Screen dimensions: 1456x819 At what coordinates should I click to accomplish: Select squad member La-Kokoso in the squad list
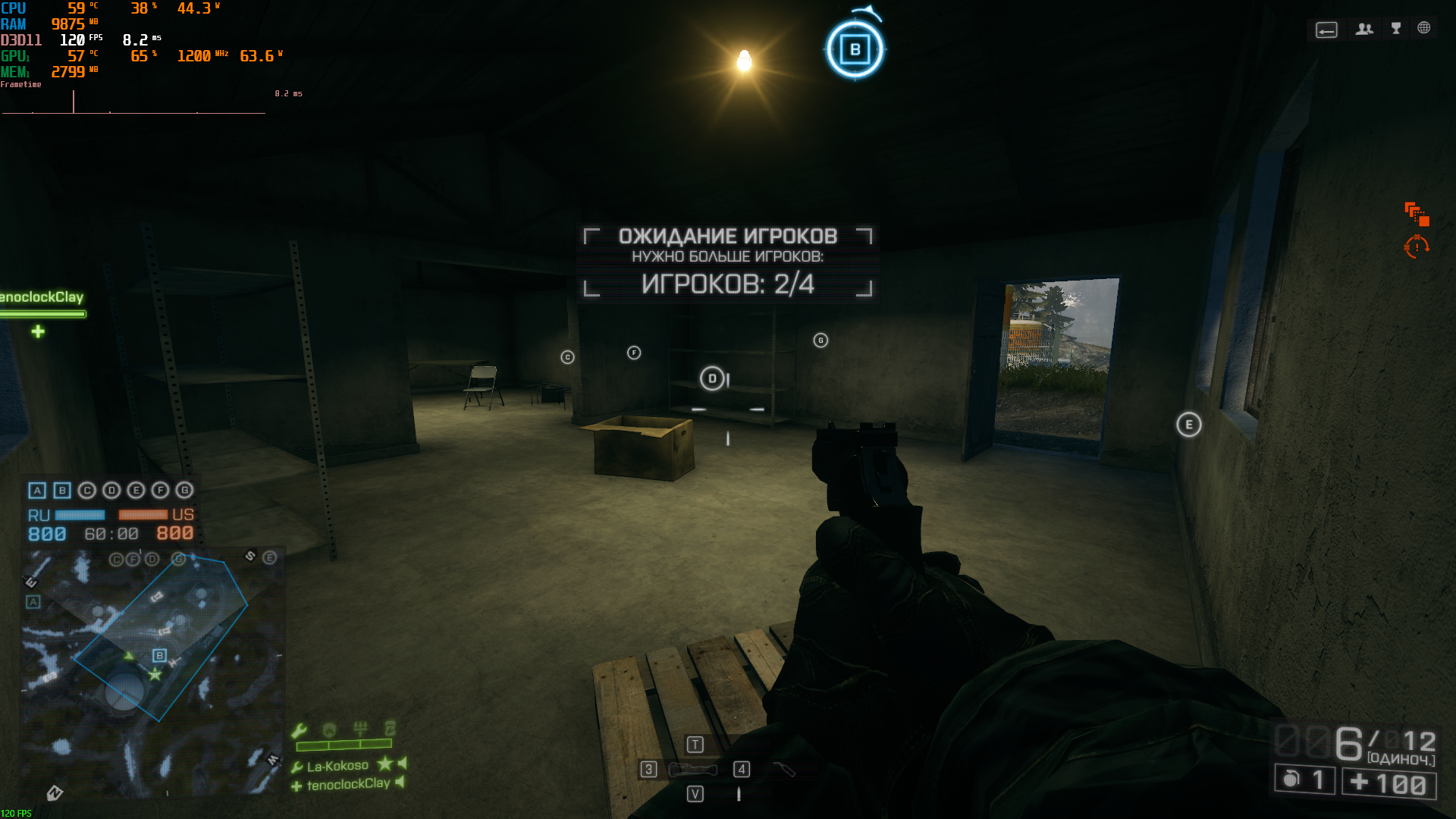(337, 766)
